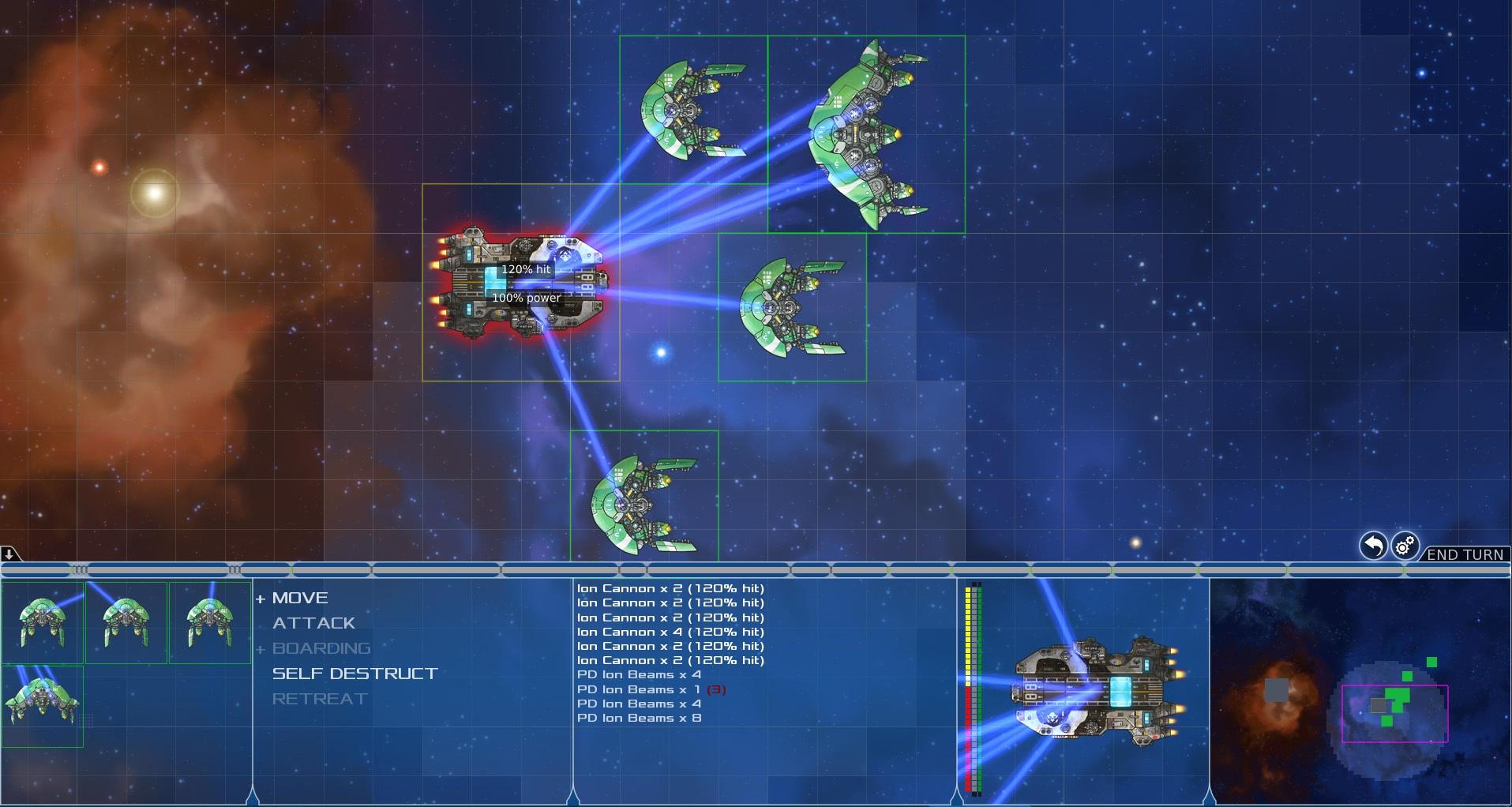Click the undo arrow icon near END TURN
Image resolution: width=1512 pixels, height=807 pixels.
coord(1372,546)
